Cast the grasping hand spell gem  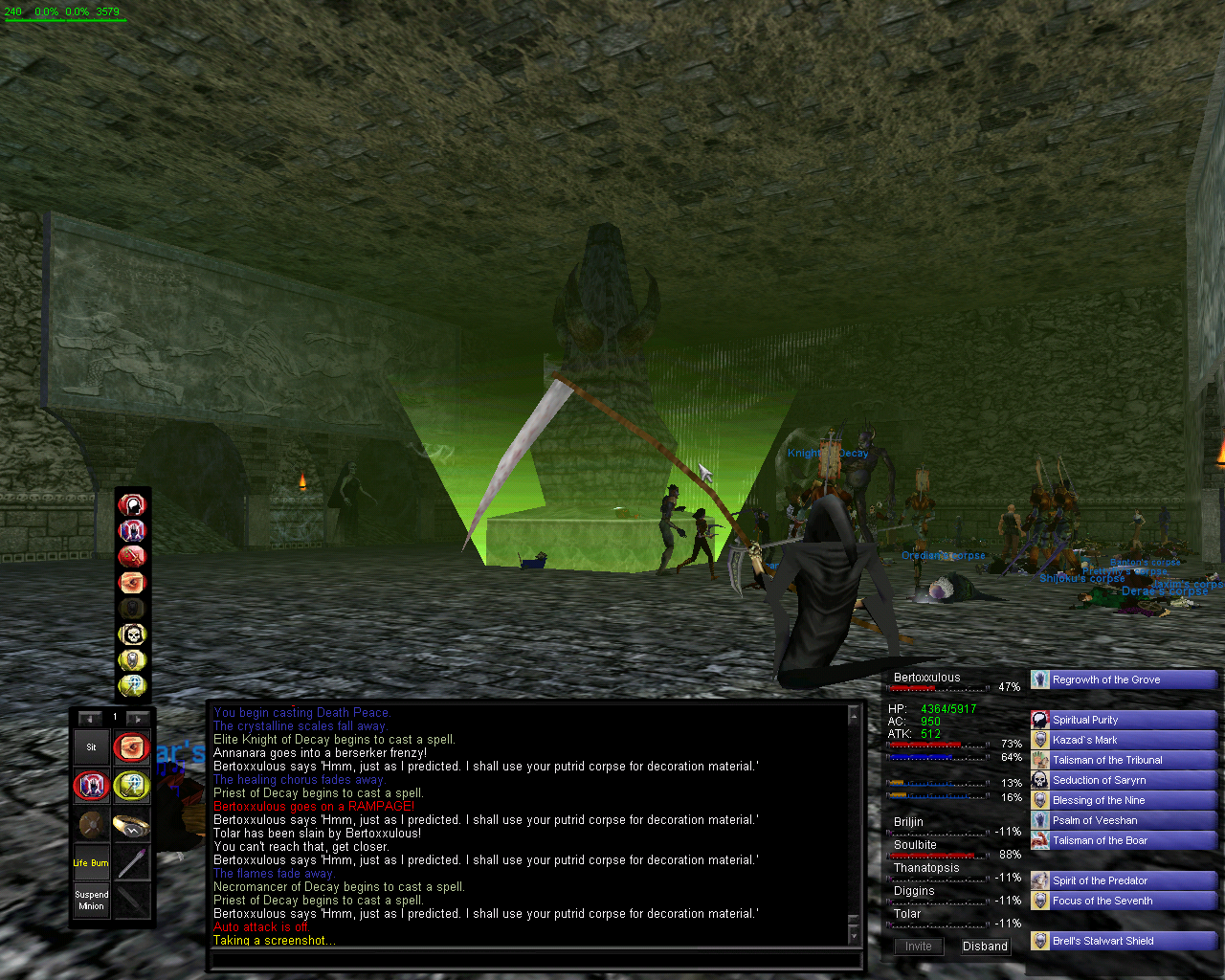coord(131,583)
